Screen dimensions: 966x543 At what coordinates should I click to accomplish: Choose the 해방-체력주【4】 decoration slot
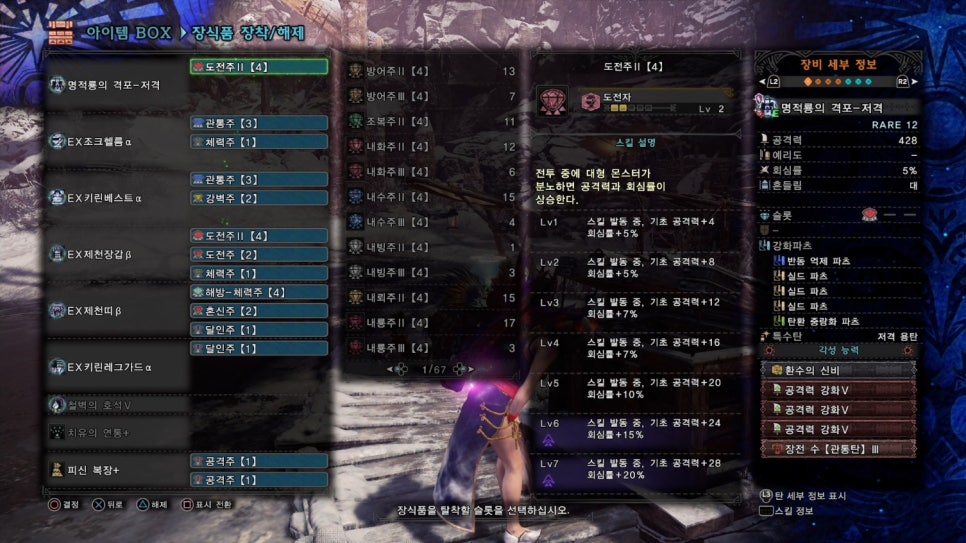[258, 292]
